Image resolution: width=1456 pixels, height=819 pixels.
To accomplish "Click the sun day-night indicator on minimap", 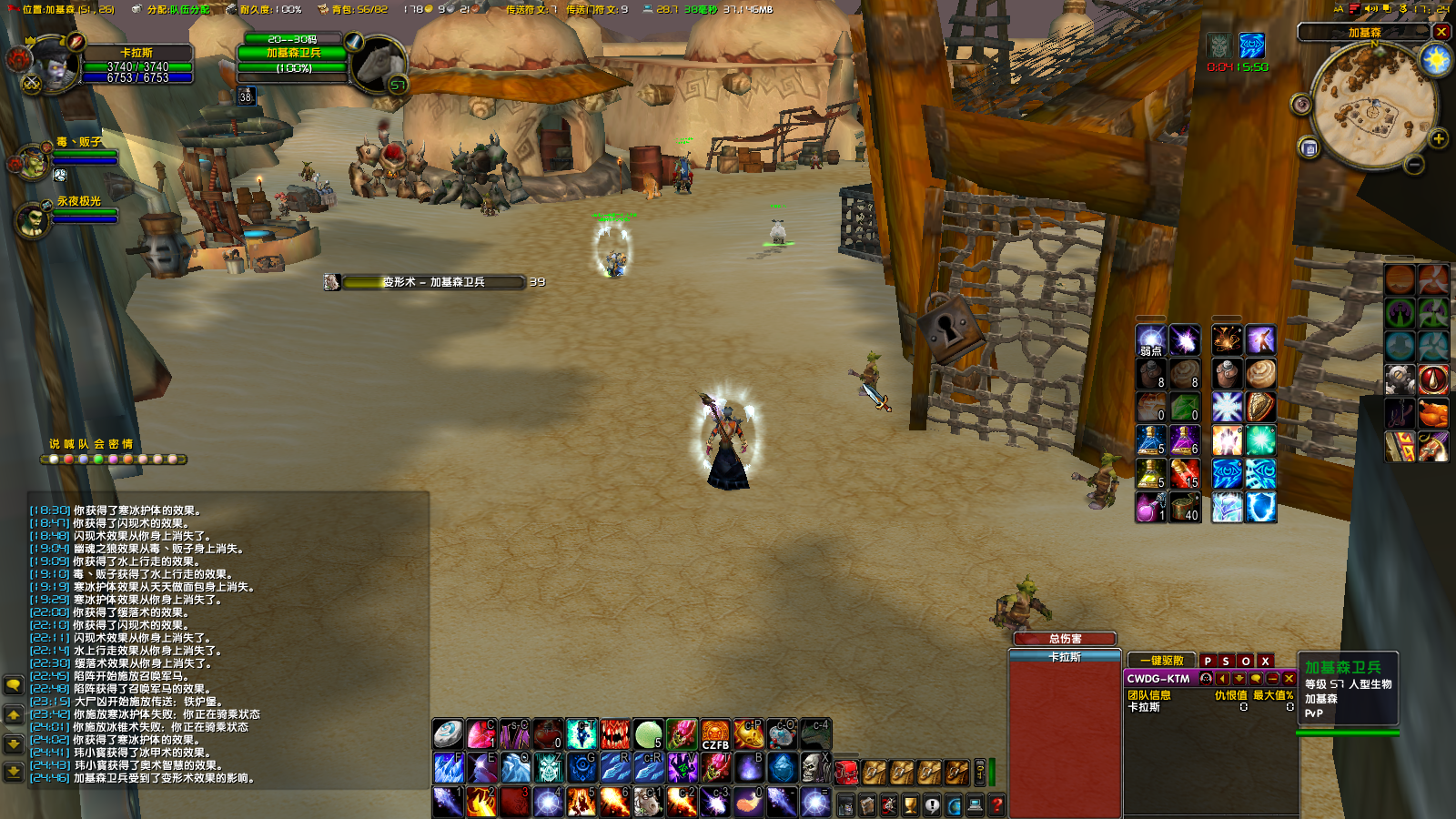I will click(x=1436, y=60).
